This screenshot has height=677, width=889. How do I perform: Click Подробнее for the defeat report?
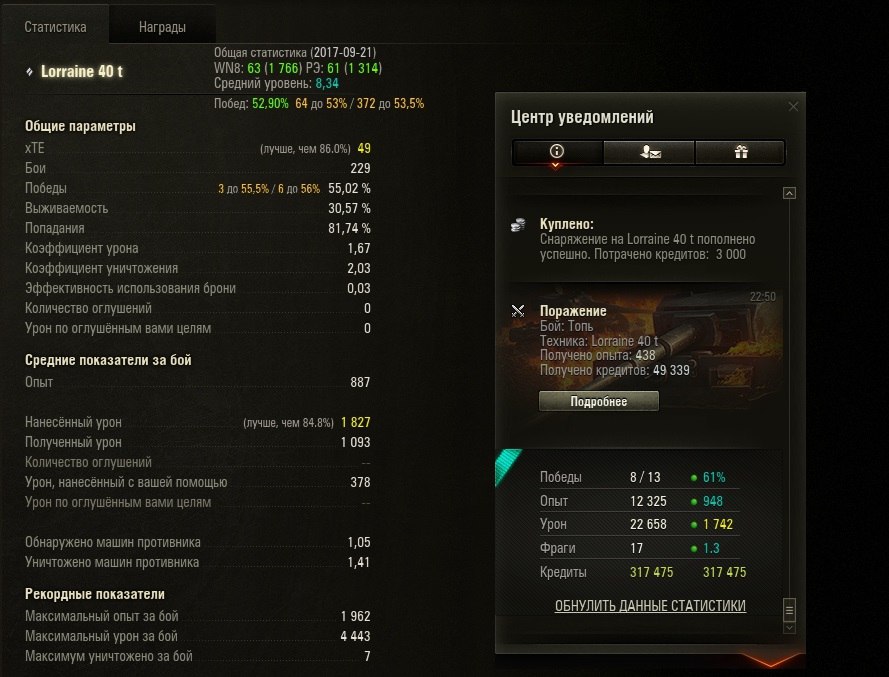[598, 401]
